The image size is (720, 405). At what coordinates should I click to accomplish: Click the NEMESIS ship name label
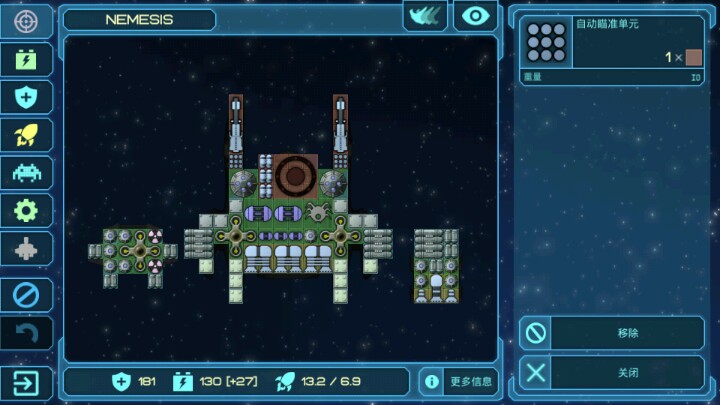coord(139,19)
